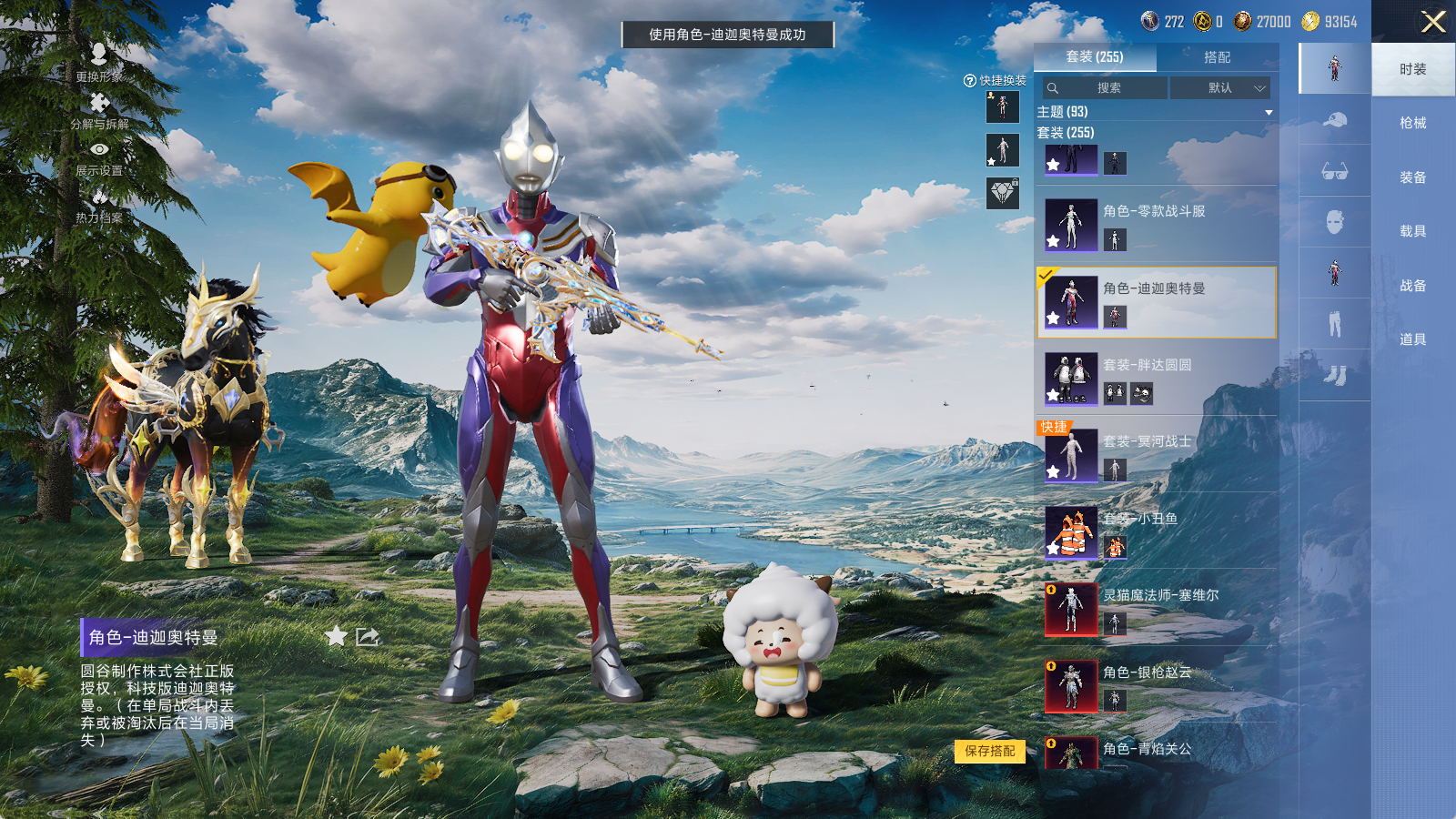Image resolution: width=1456 pixels, height=819 pixels.
Task: Show the 道具 category
Action: tap(1412, 339)
